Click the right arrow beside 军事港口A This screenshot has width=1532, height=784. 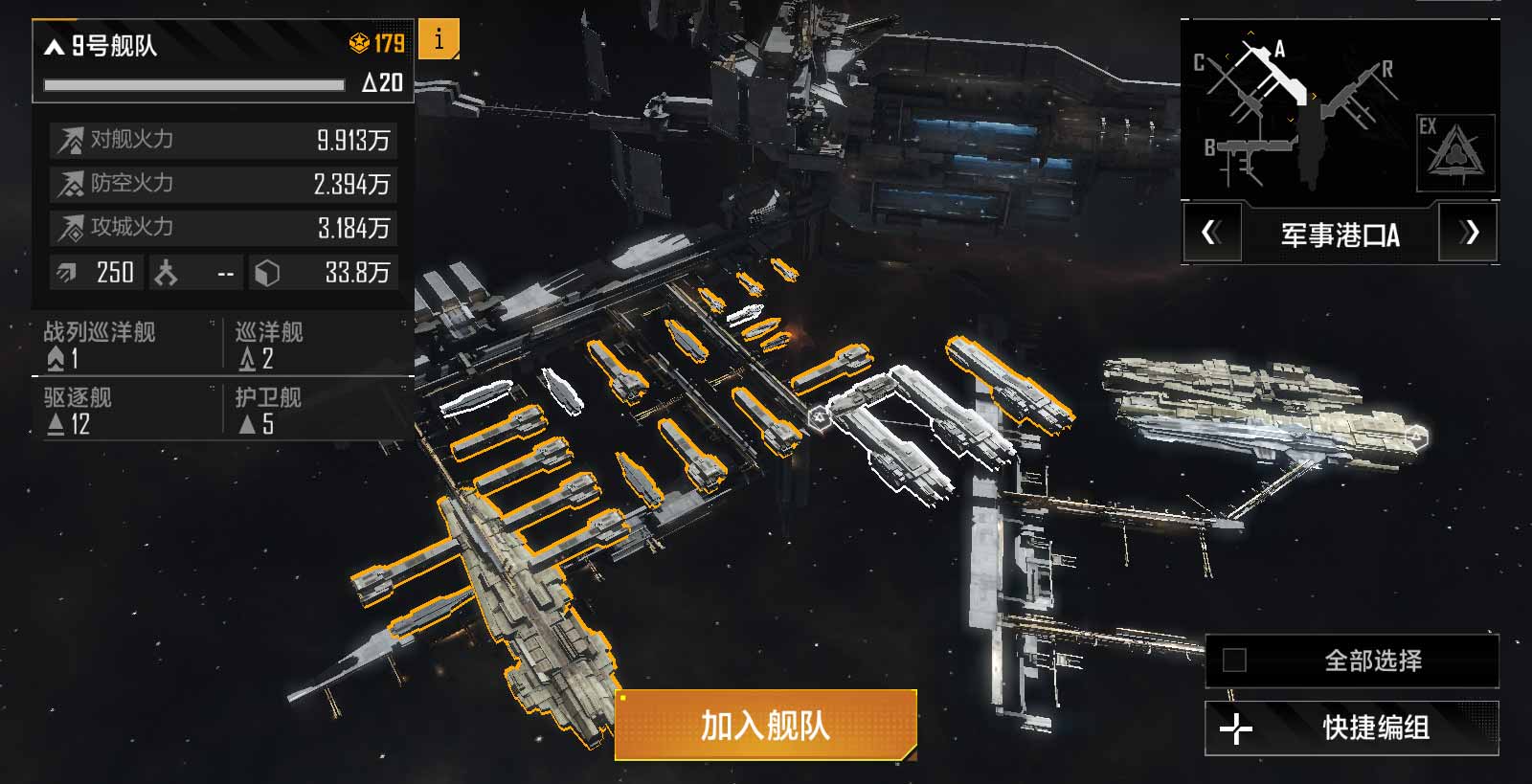(1468, 235)
